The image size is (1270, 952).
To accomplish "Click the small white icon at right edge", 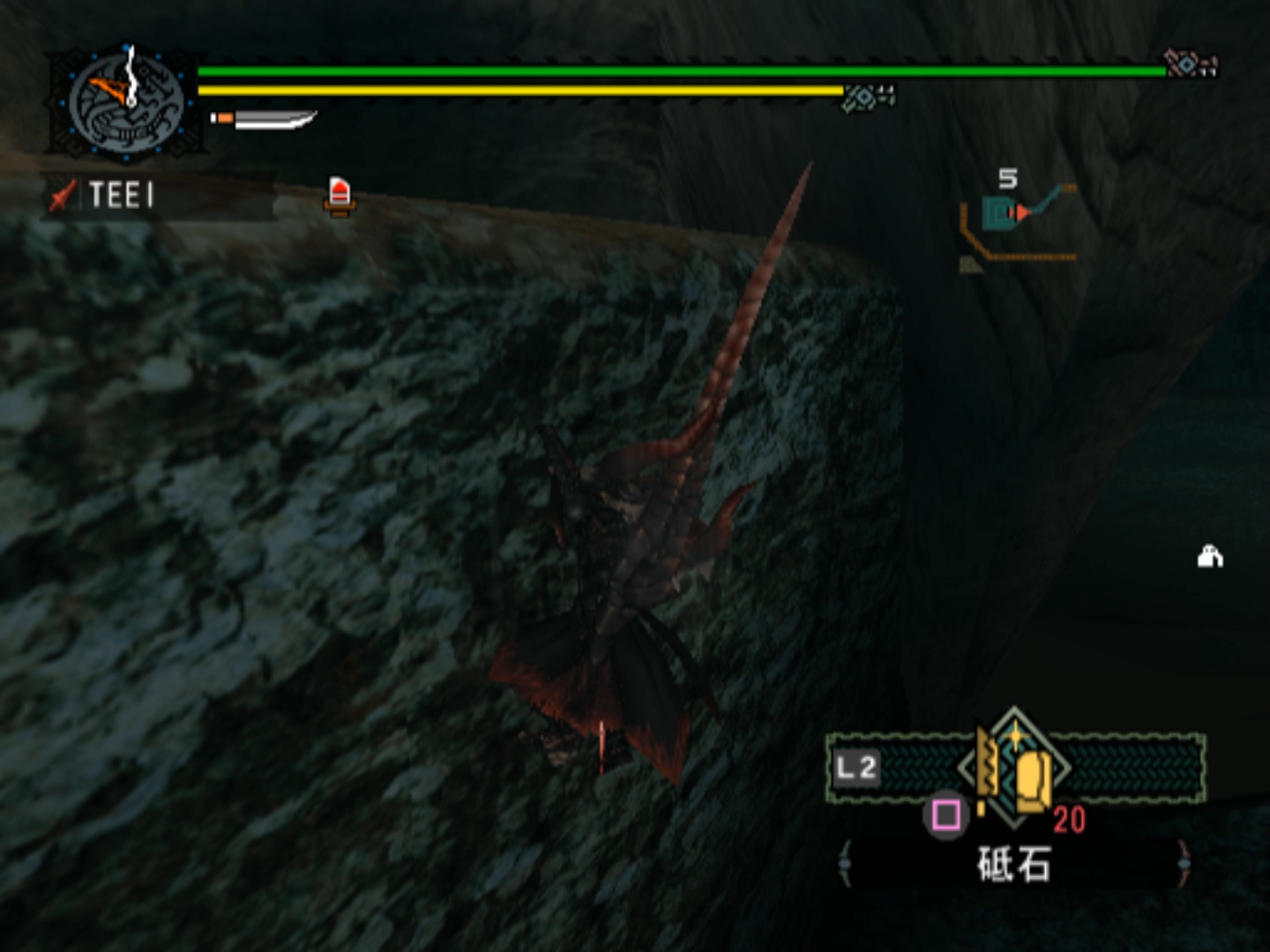I will point(1210,556).
